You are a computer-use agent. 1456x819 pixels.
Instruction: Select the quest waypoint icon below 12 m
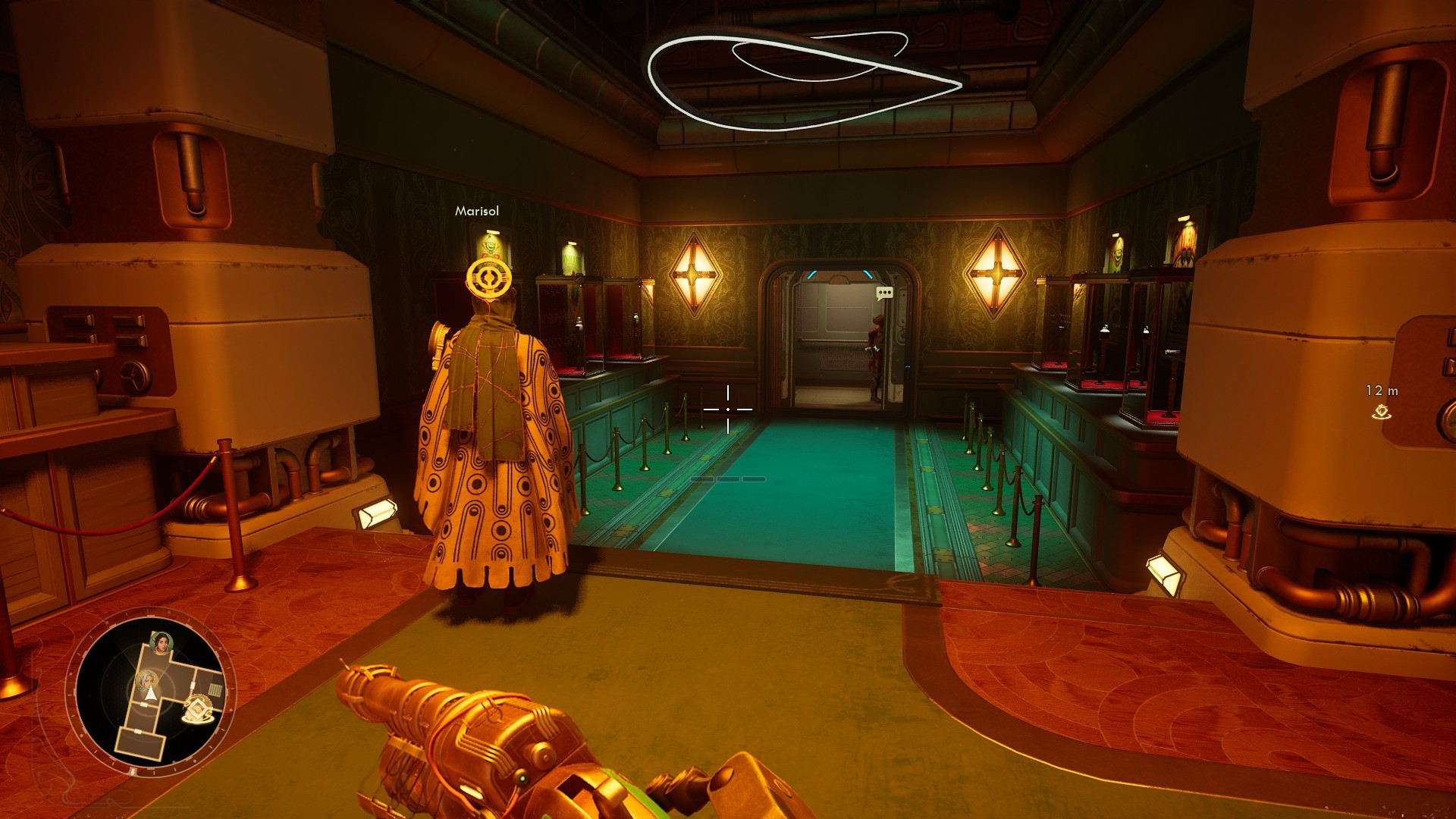click(x=1382, y=412)
